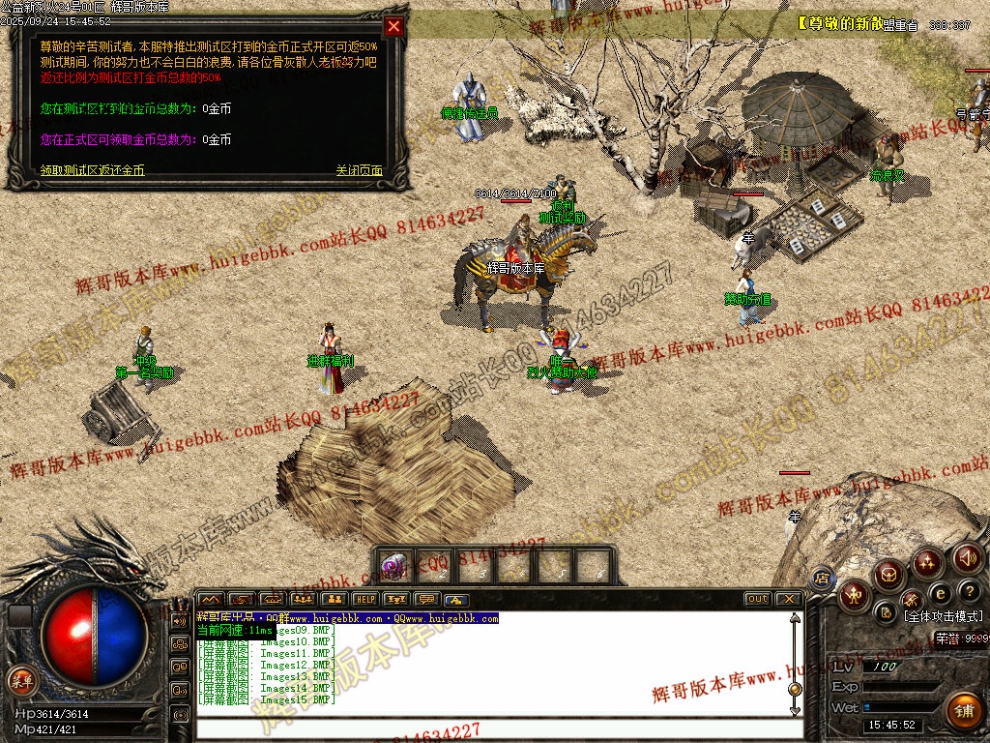Click the round e icon button

coord(941,595)
